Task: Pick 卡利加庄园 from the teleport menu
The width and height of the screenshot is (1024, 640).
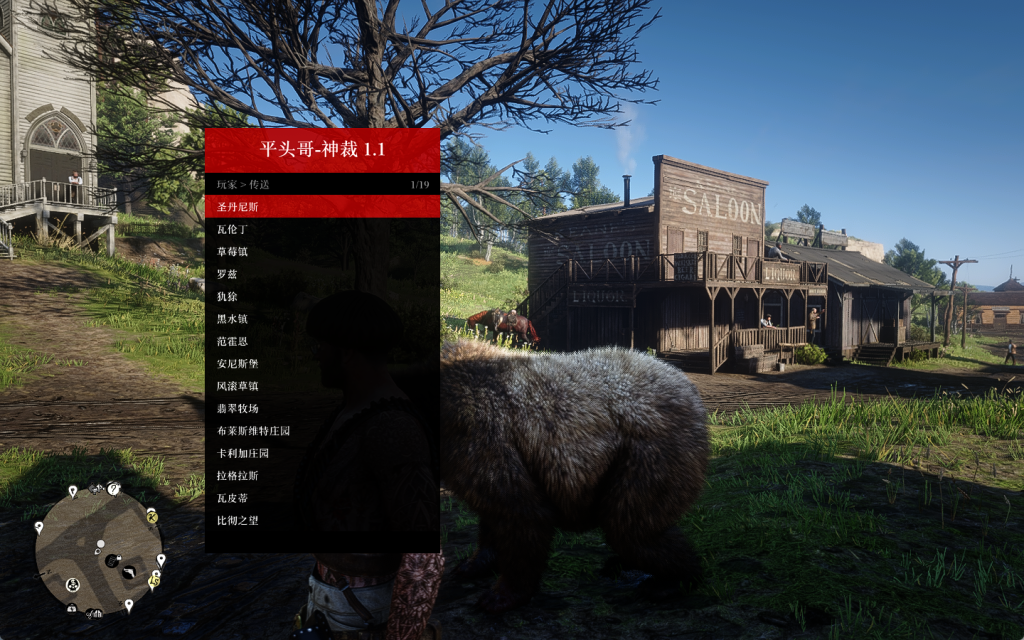Action: click(x=322, y=453)
